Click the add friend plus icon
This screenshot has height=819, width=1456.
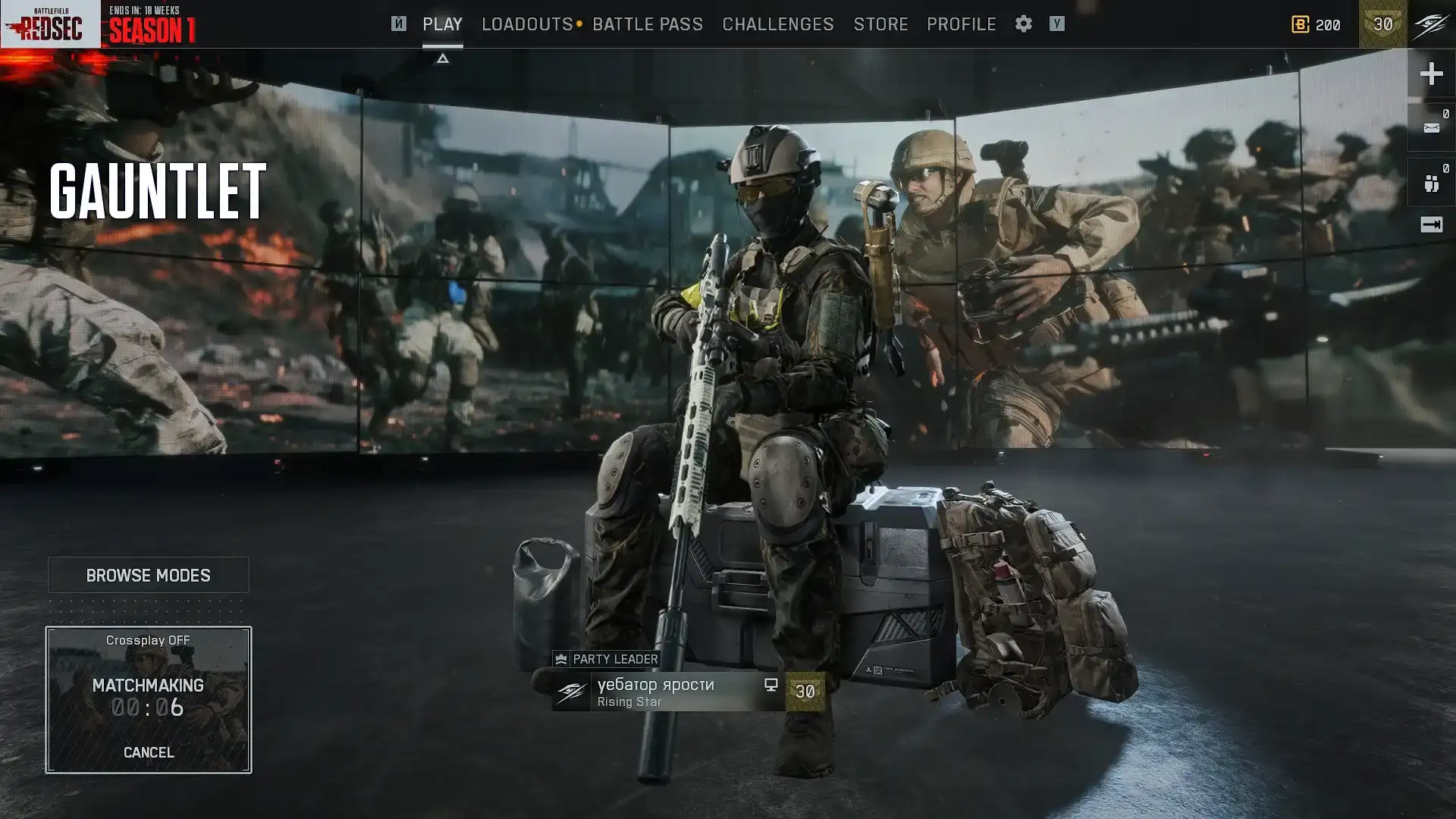point(1431,74)
